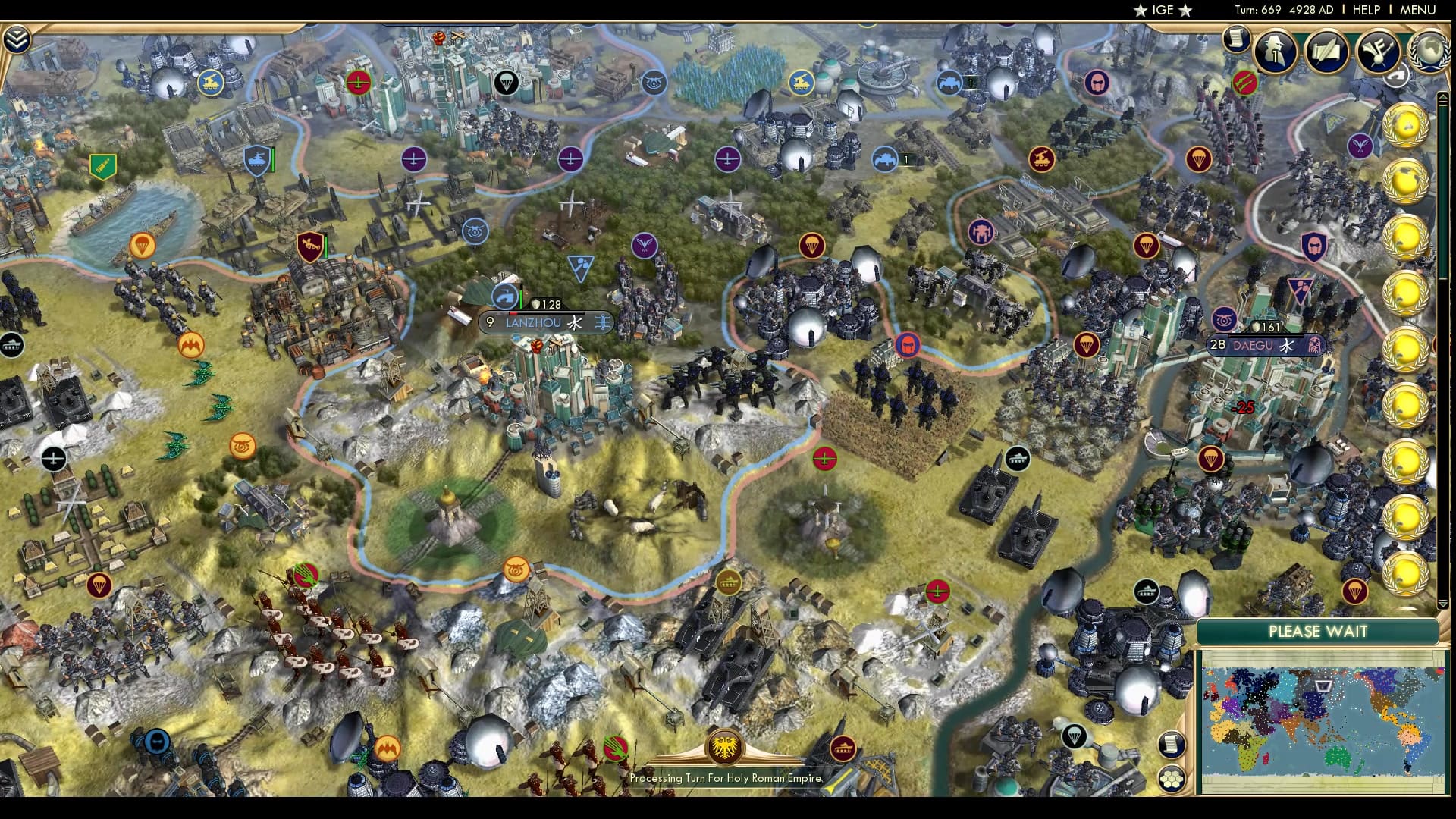
Task: Open the Espionage overview spy icon
Action: point(1275,50)
